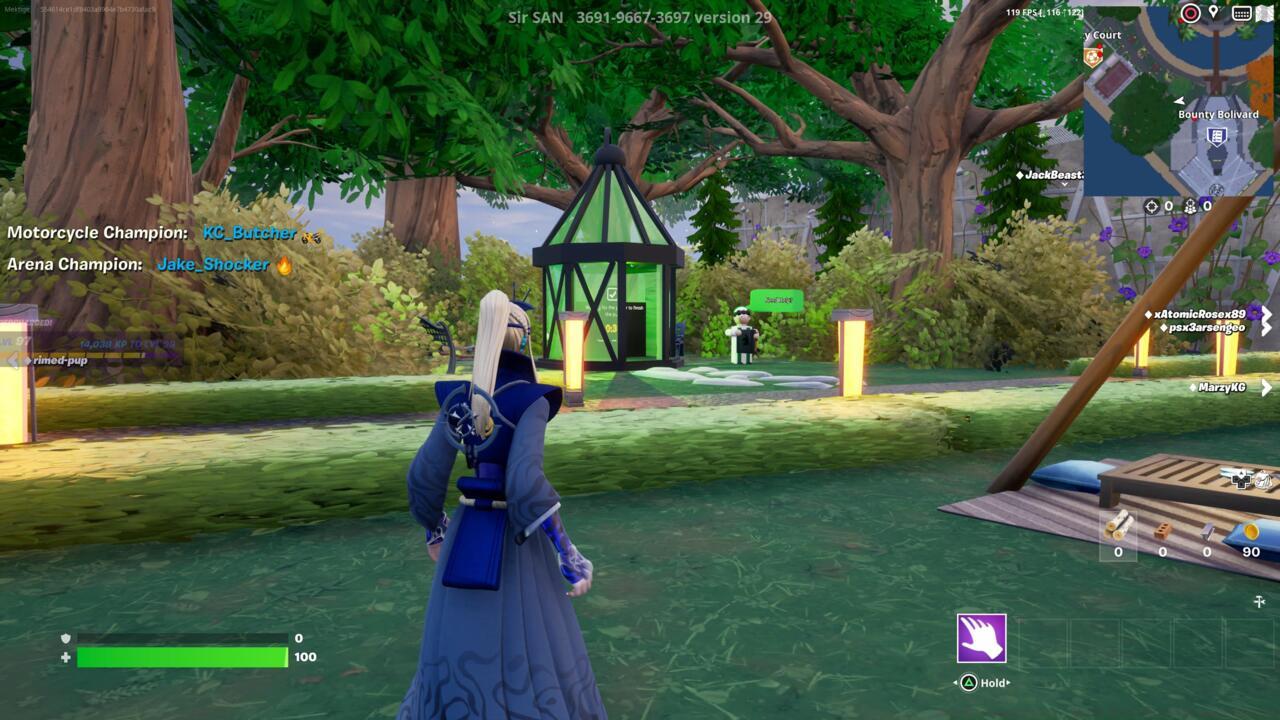Open the full map icon at top right
Image resolution: width=1280 pixels, height=720 pixels.
click(1265, 13)
